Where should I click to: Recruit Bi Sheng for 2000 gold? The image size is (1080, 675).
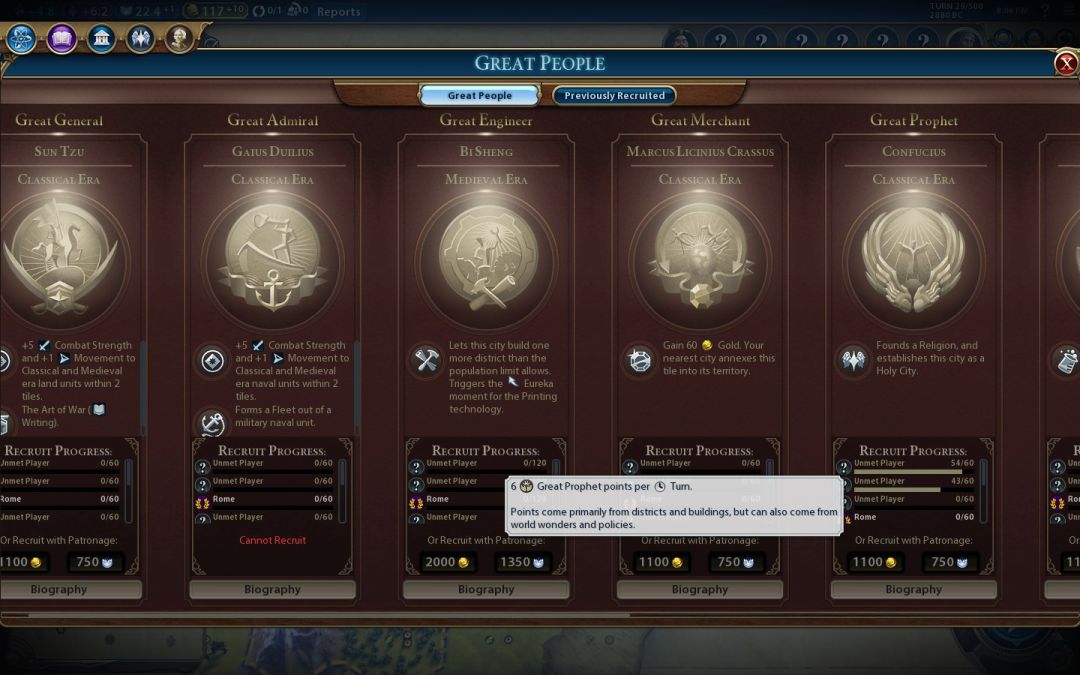pos(447,562)
